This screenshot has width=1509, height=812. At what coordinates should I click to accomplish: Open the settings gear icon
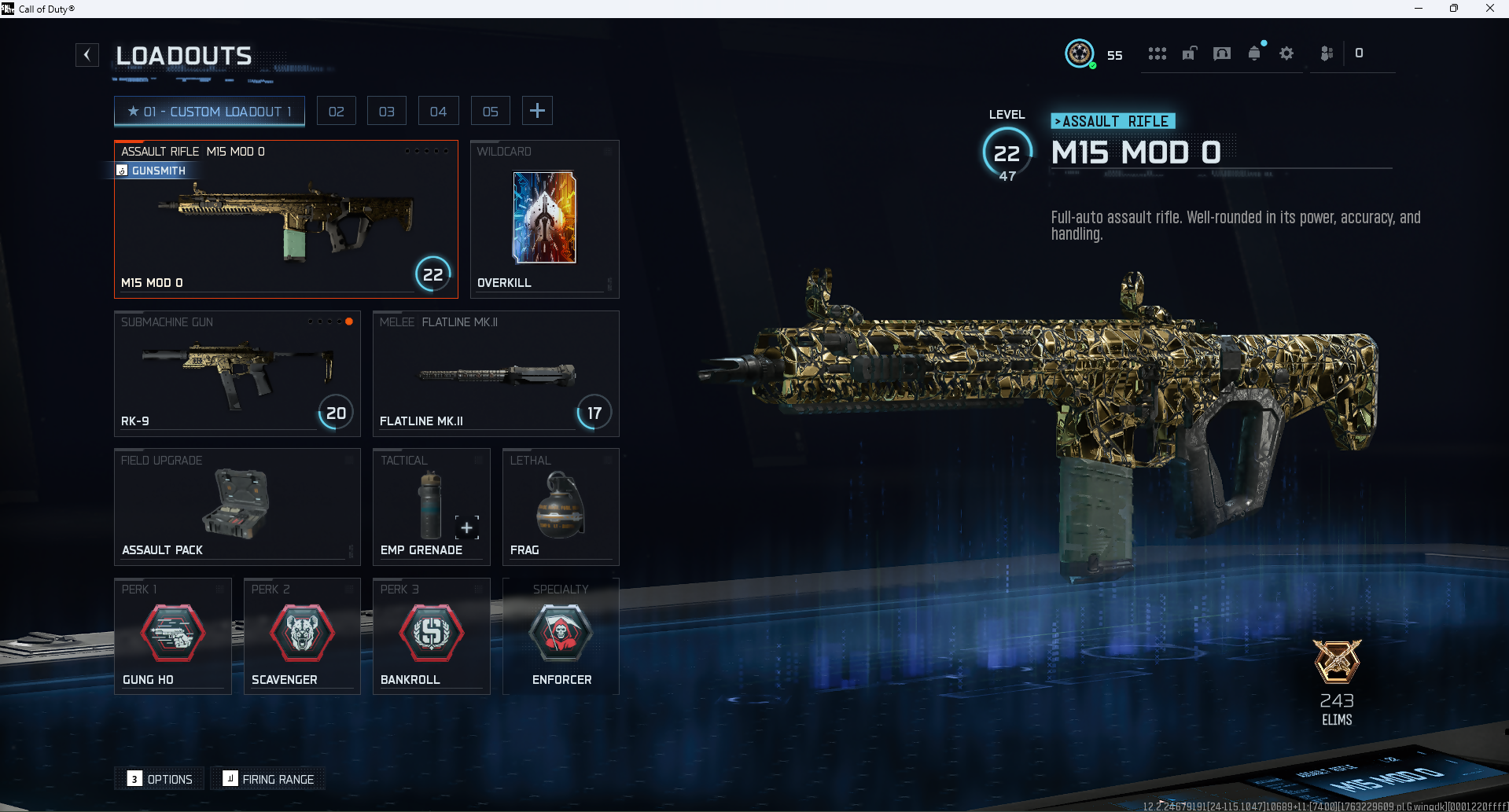pyautogui.click(x=1286, y=53)
